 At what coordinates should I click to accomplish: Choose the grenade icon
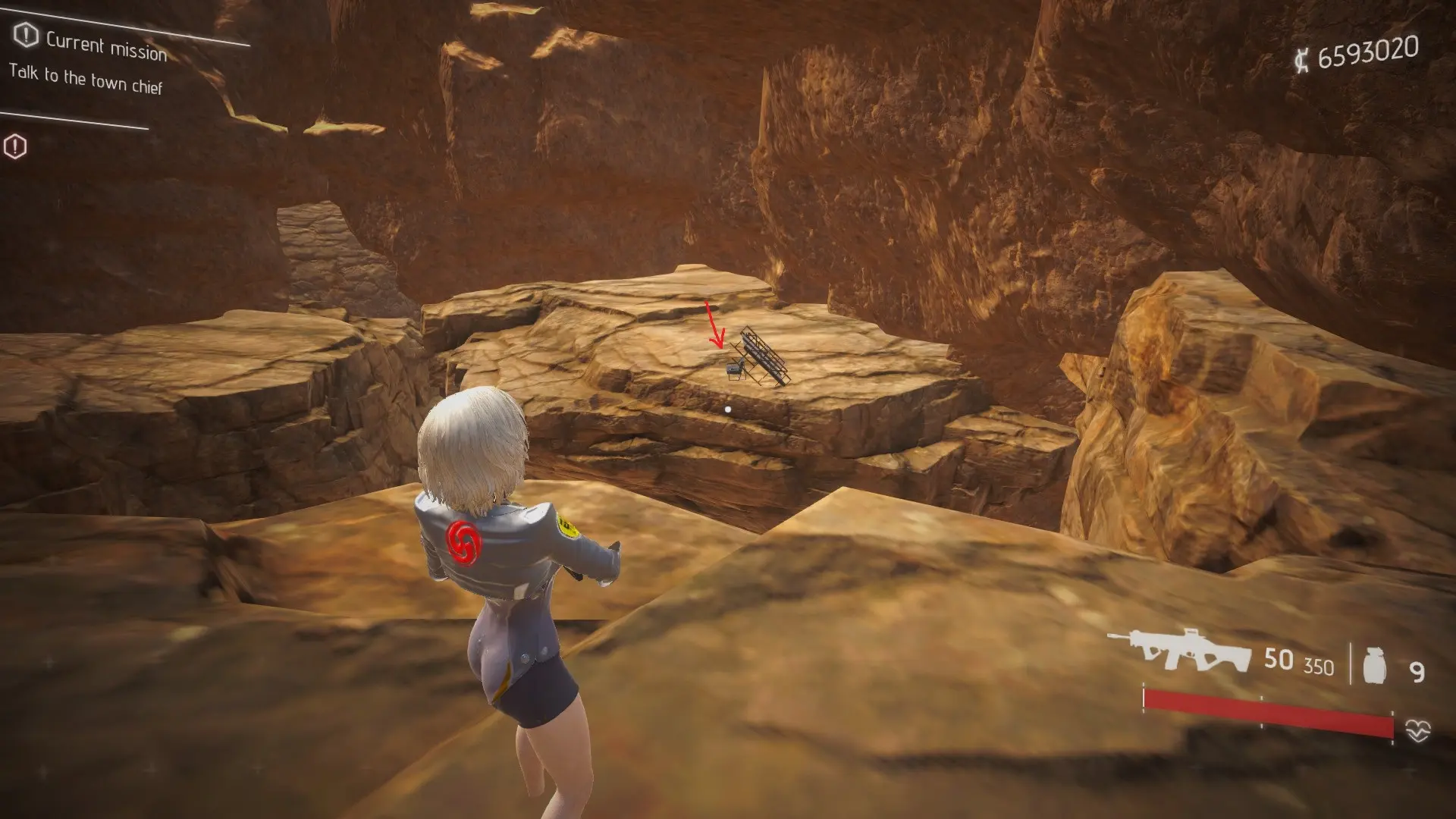click(x=1374, y=667)
